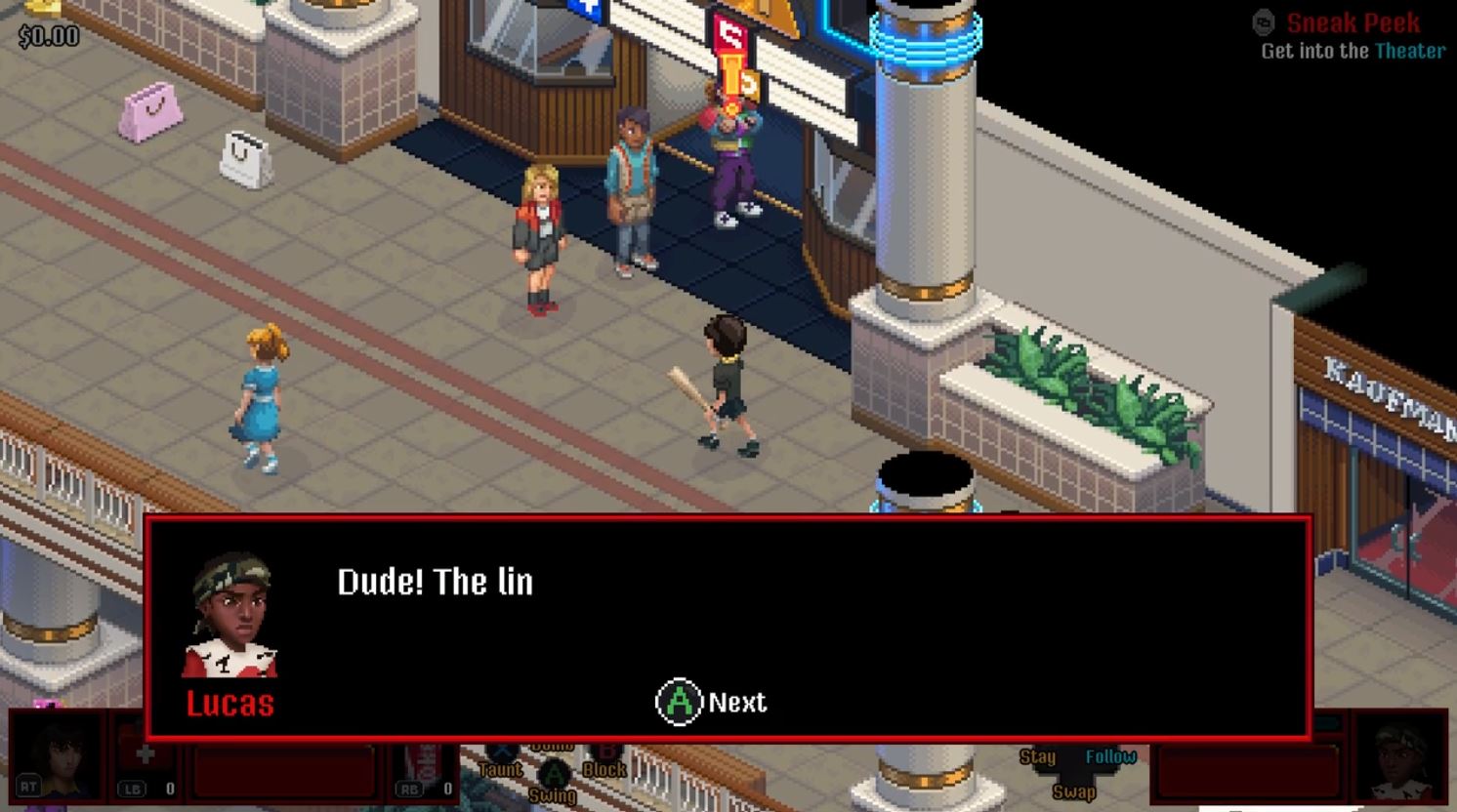Continue the dialogue with Next
This screenshot has width=1457, height=812.
point(711,702)
